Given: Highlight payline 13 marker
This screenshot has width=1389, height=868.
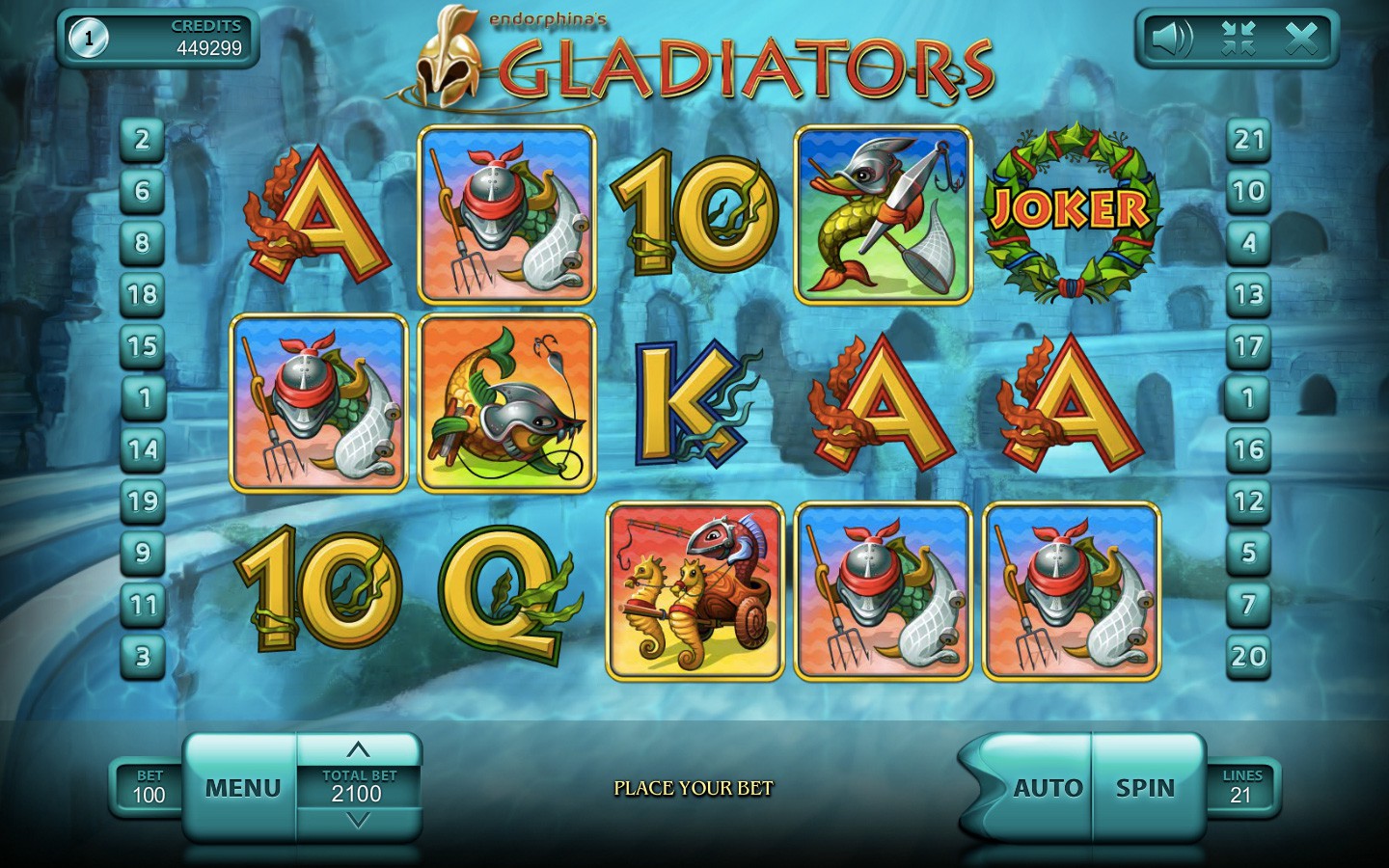Looking at the screenshot, I should 1248,294.
